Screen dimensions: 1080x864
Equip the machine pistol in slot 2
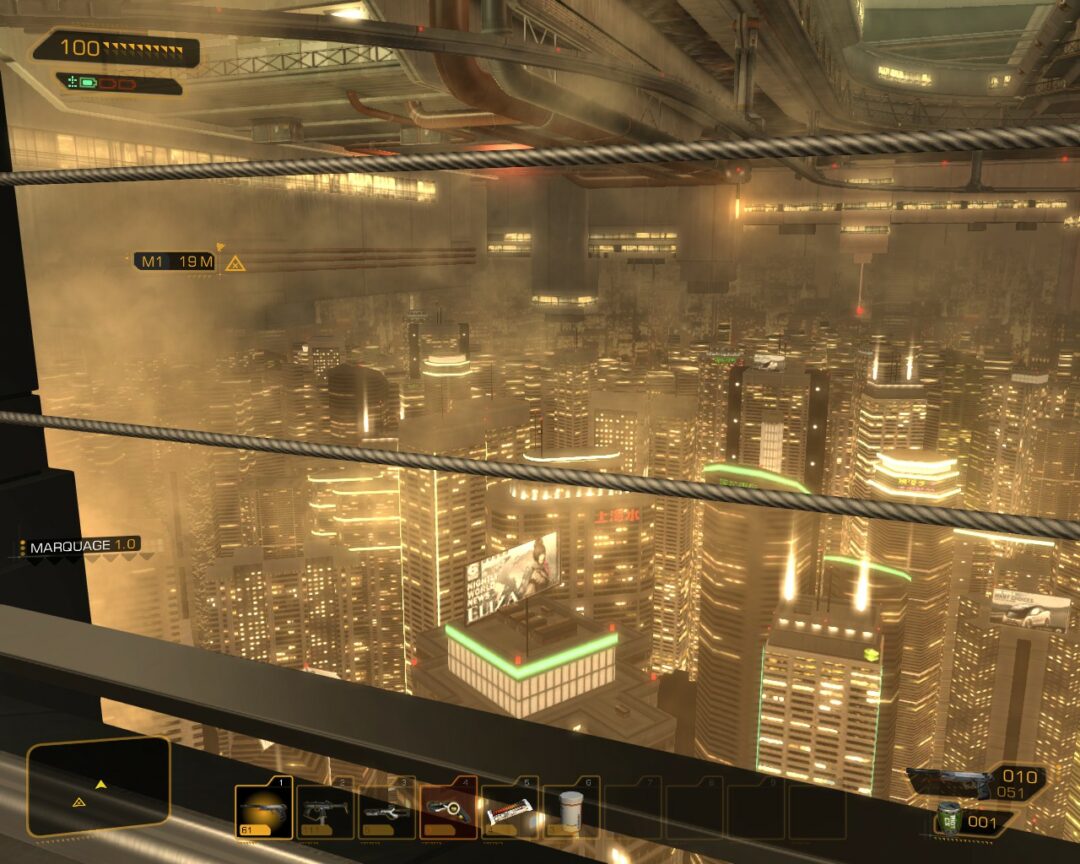pos(326,810)
